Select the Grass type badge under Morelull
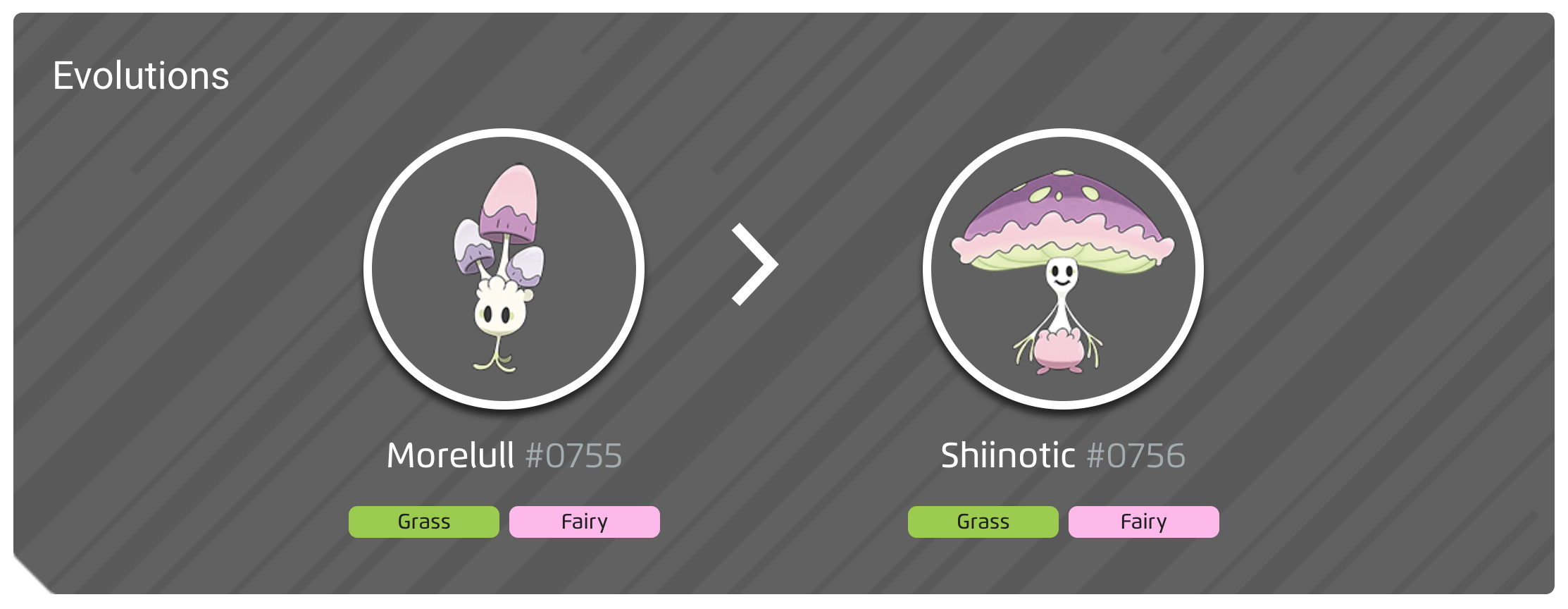Screen dimensions: 1568x609 [423, 522]
